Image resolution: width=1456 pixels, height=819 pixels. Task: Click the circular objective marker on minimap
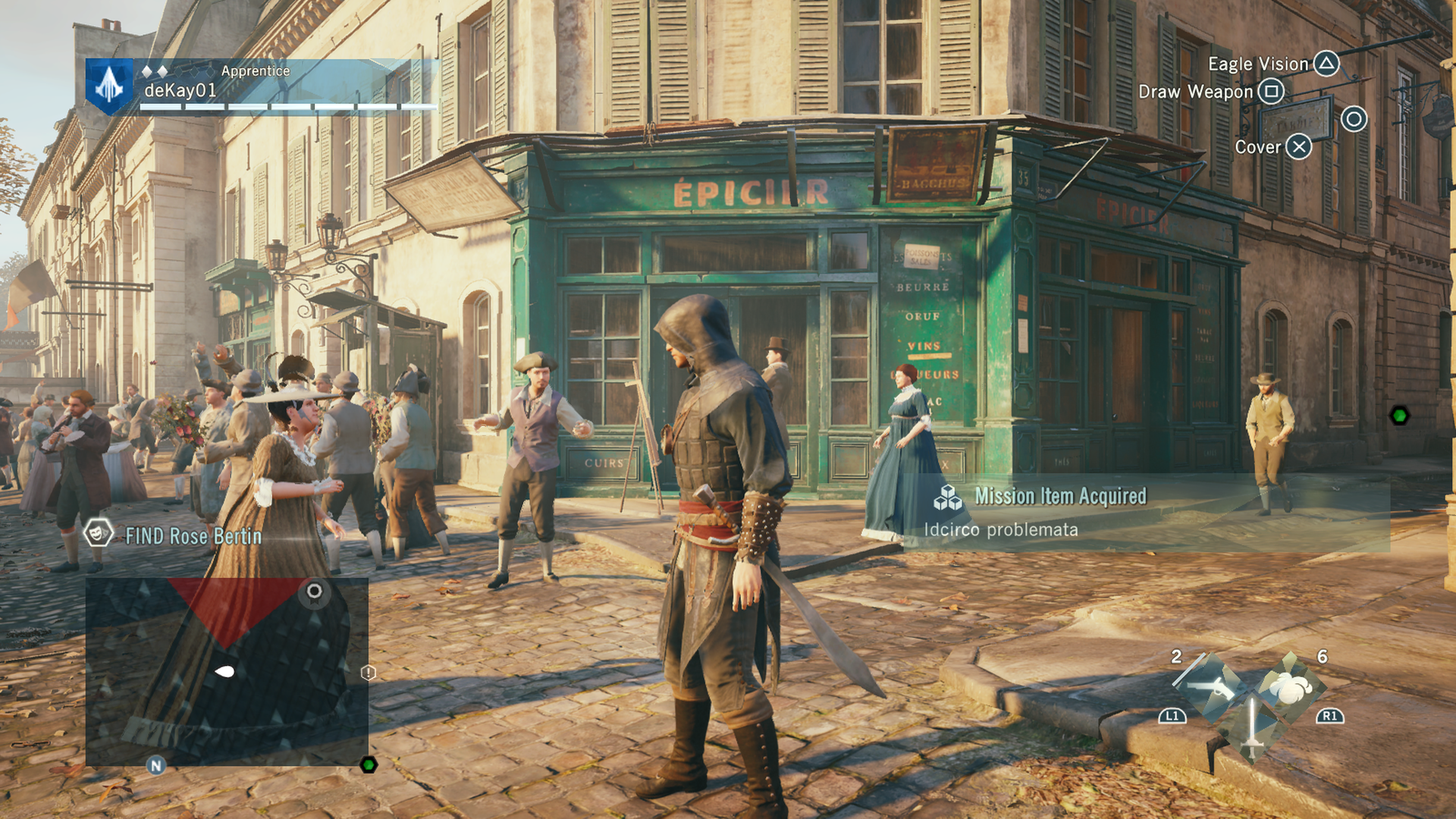click(314, 591)
